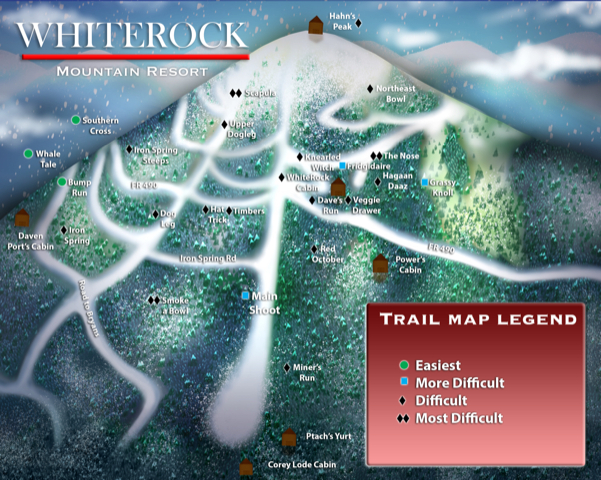This screenshot has width=601, height=480.
Task: Click the Power's Cabin icon
Action: click(380, 264)
